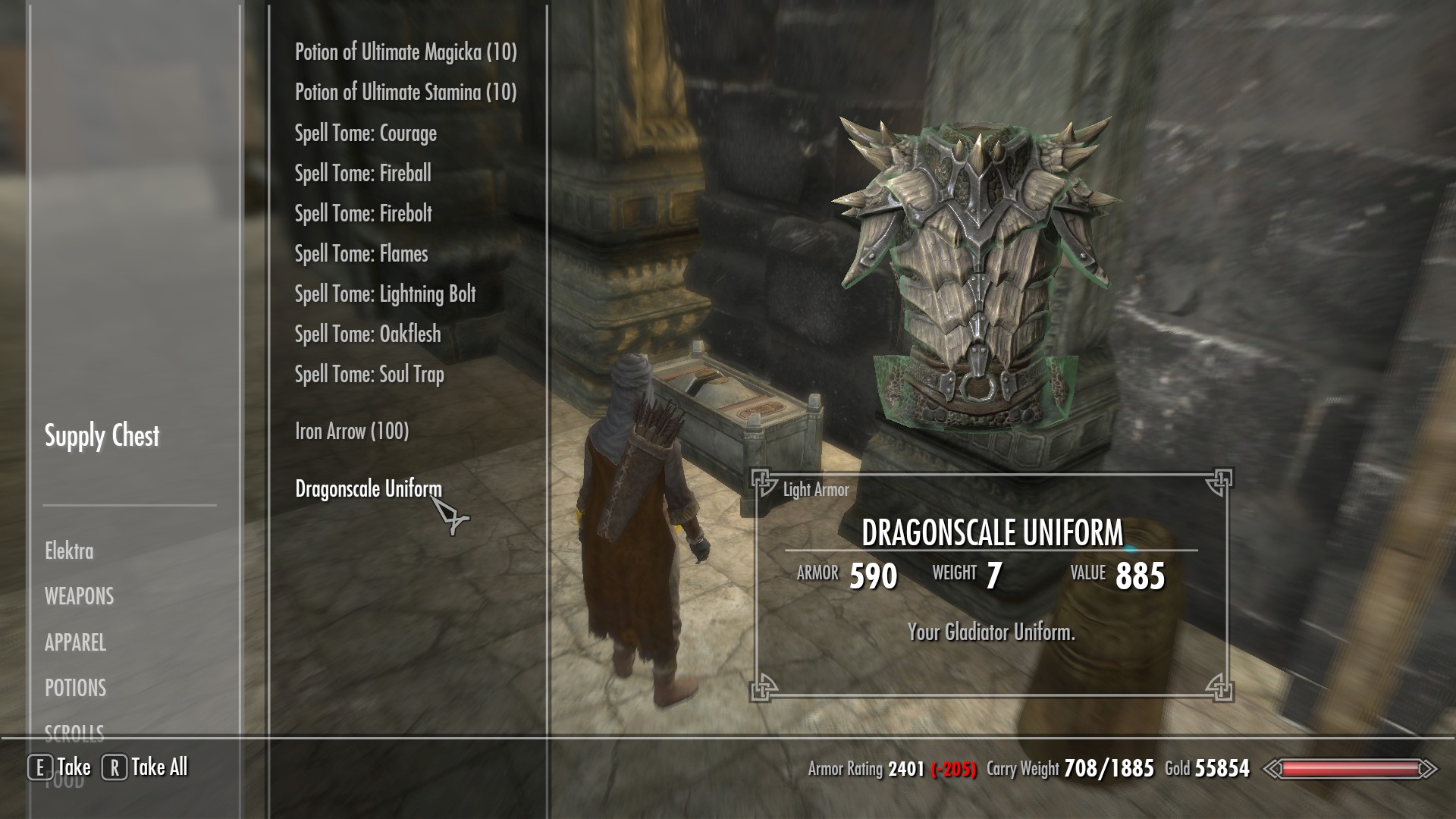This screenshot has height=819, width=1456.
Task: Select Potion of Ultimate Magicka in the list
Action: (x=406, y=52)
